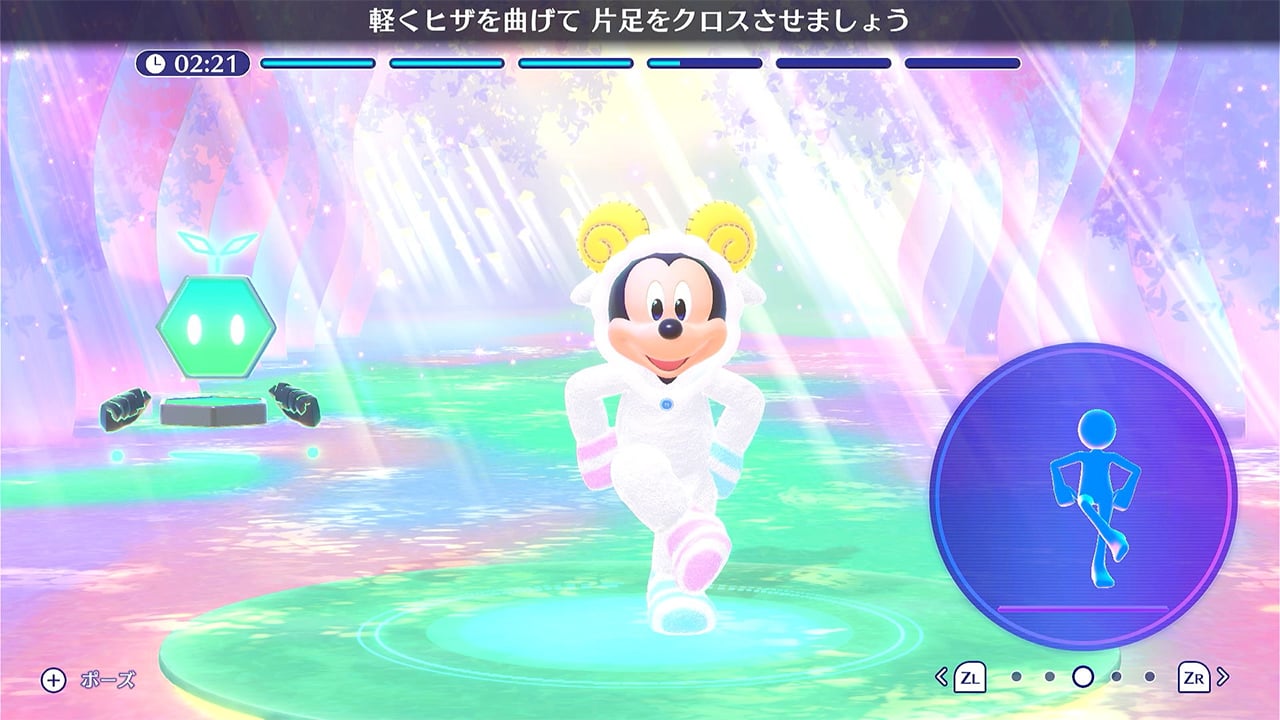Click the clock icon beside the timer
1280x720 pixels.
pyautogui.click(x=156, y=61)
